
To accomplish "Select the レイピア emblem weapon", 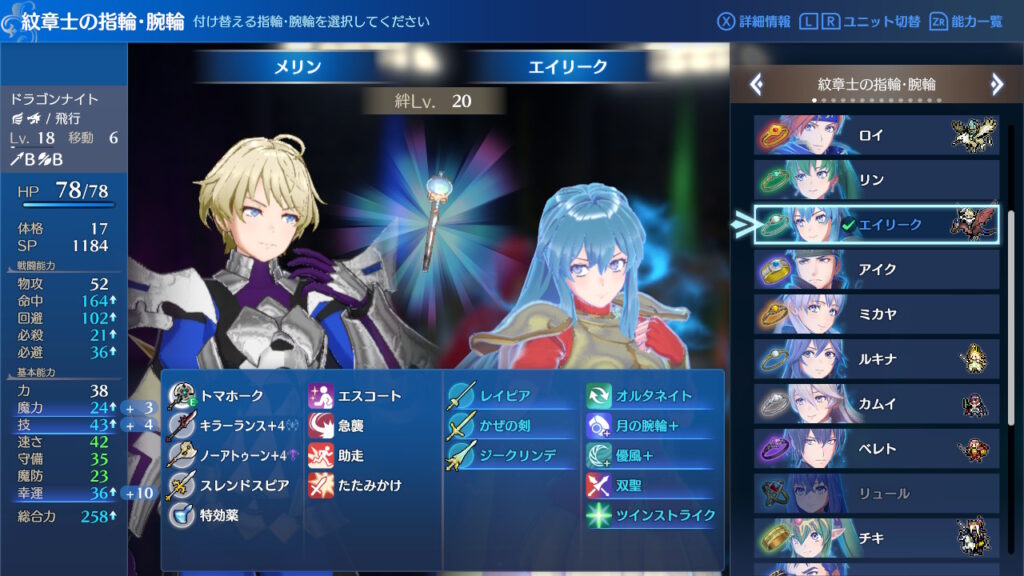I will tap(505, 395).
